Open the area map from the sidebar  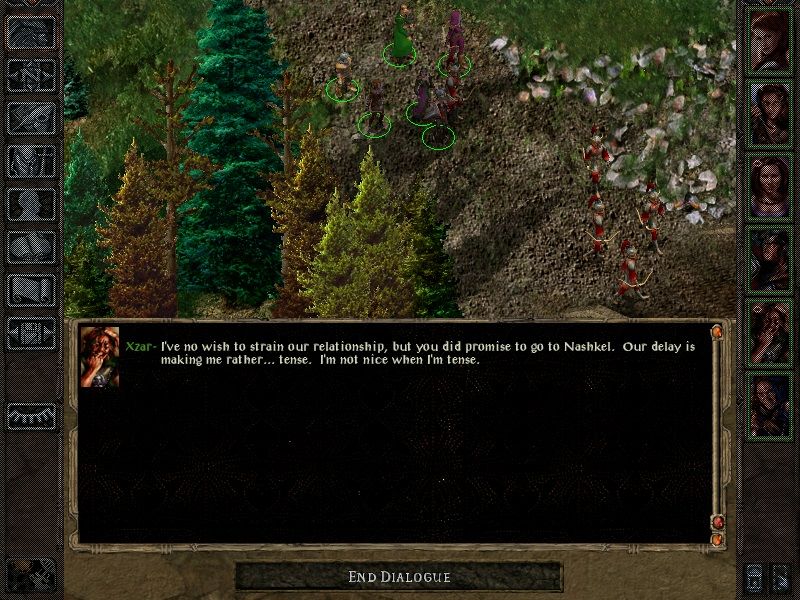click(32, 74)
